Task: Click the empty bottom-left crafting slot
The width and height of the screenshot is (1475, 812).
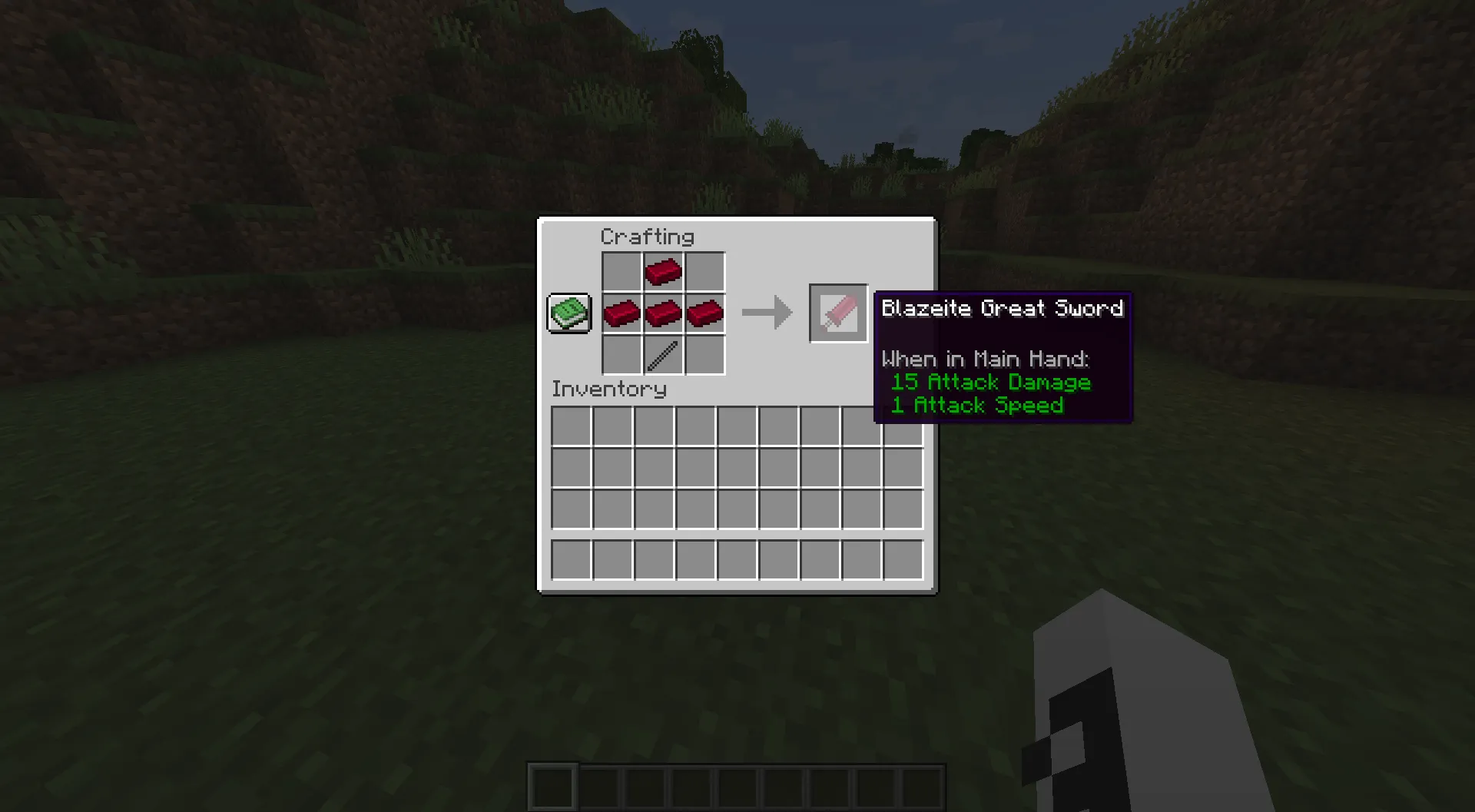Action: point(622,354)
